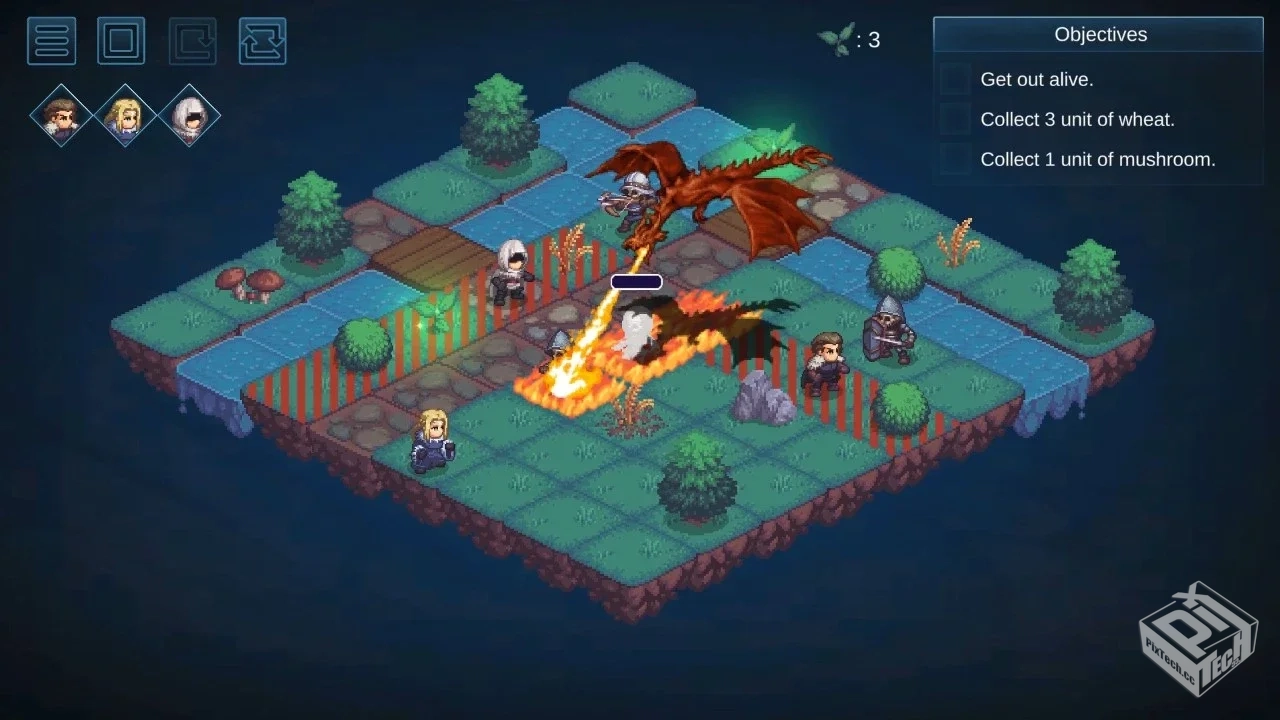Select the "Collect 1 unit of mushroom." objective

pyautogui.click(x=1097, y=160)
